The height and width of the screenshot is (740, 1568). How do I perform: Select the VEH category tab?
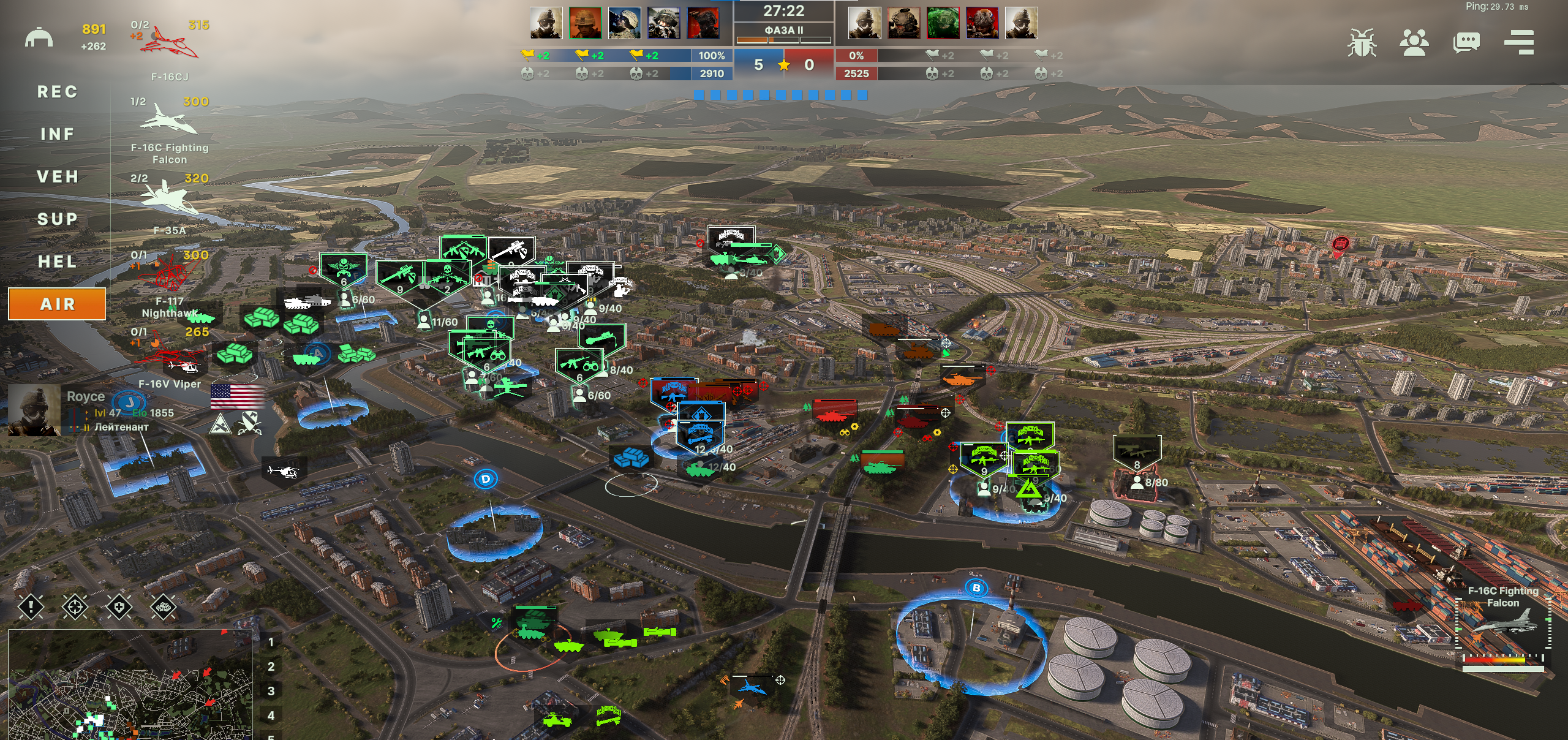(57, 177)
